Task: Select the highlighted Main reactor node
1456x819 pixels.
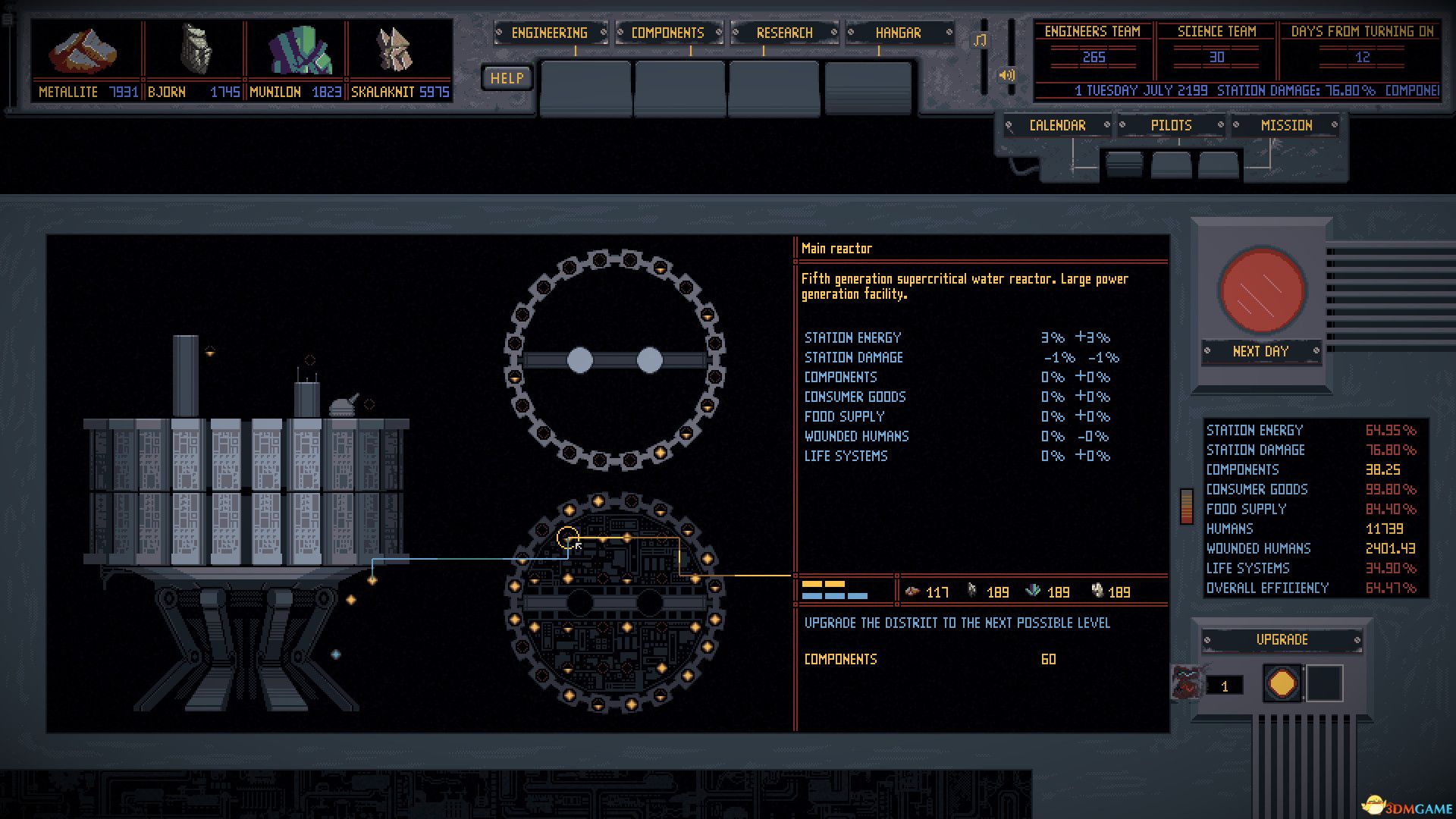Action: pyautogui.click(x=567, y=538)
